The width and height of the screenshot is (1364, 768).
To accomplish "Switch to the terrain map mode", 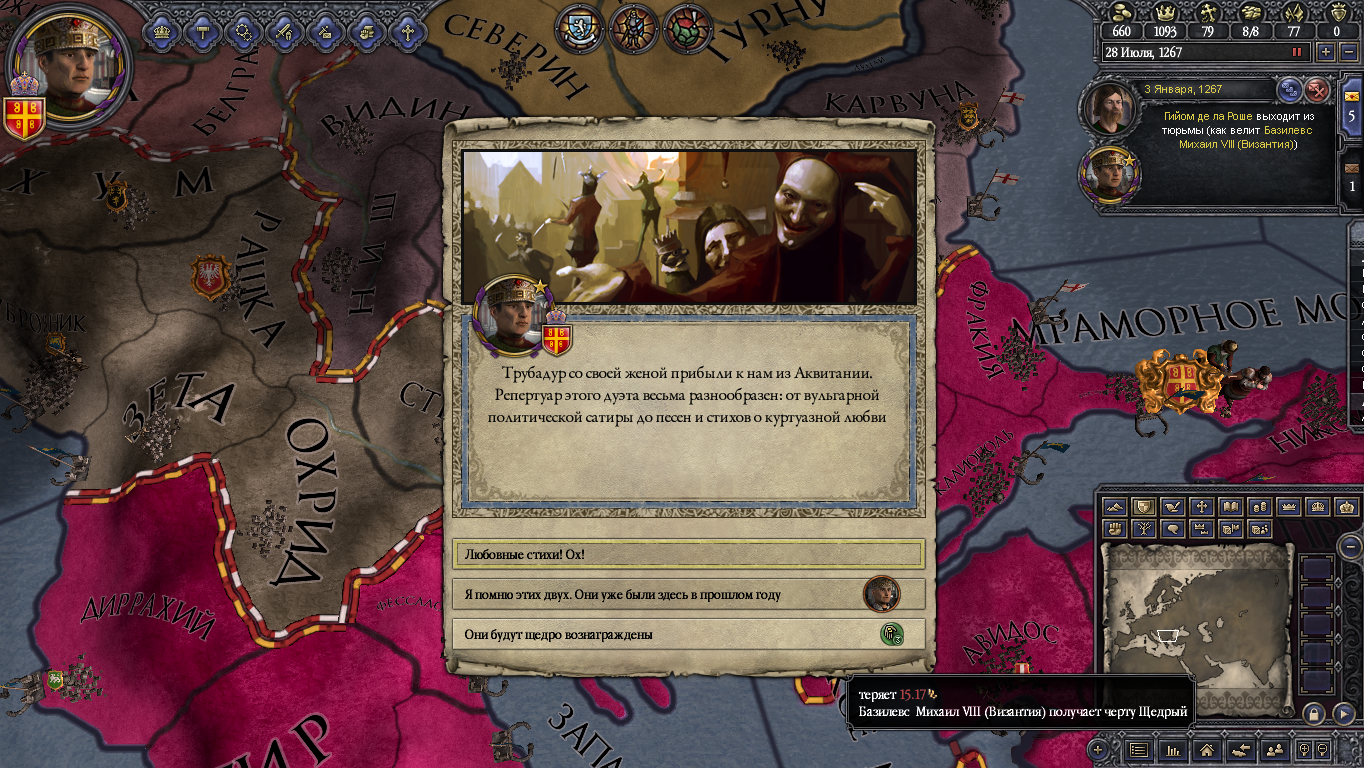I will point(1114,507).
